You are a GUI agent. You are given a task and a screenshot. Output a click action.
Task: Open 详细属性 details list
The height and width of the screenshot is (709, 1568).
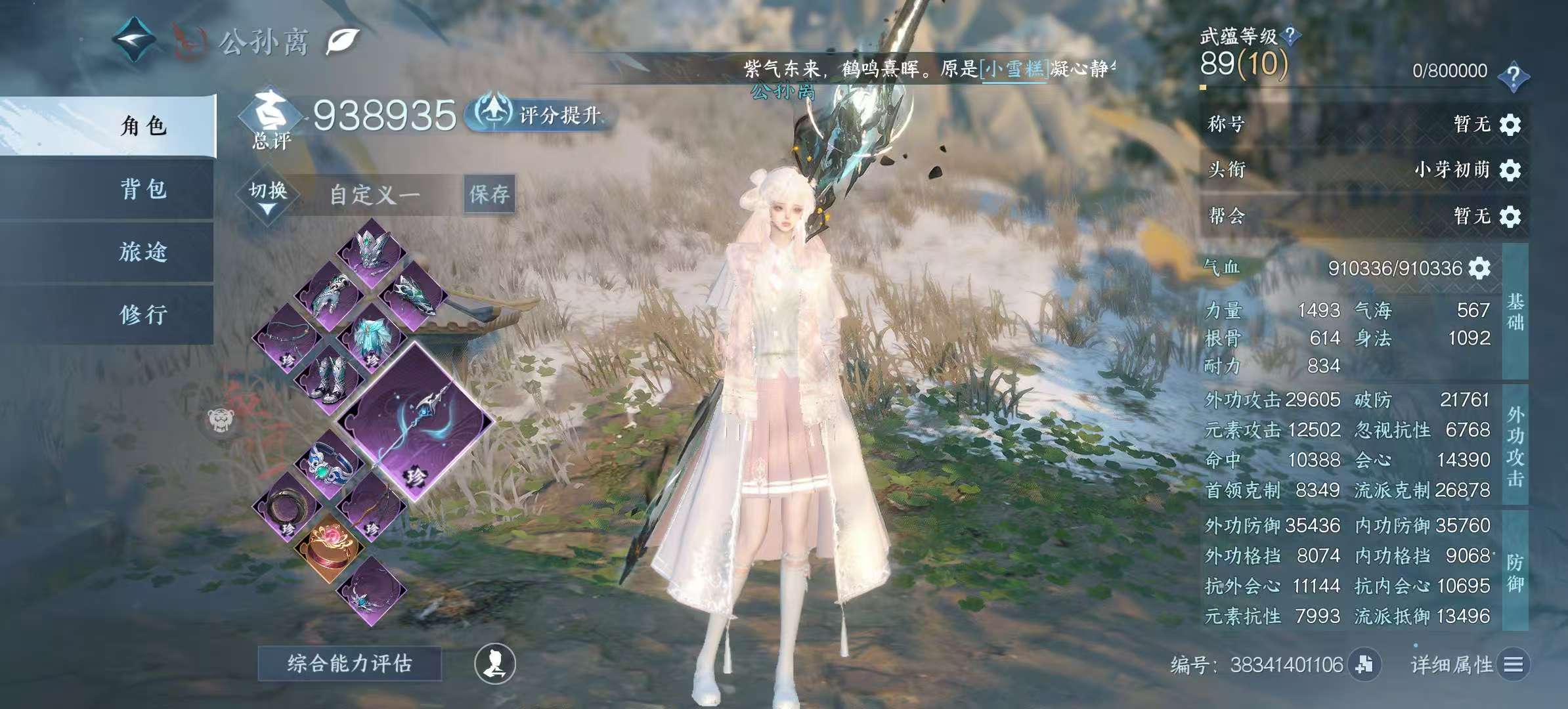click(x=1513, y=665)
